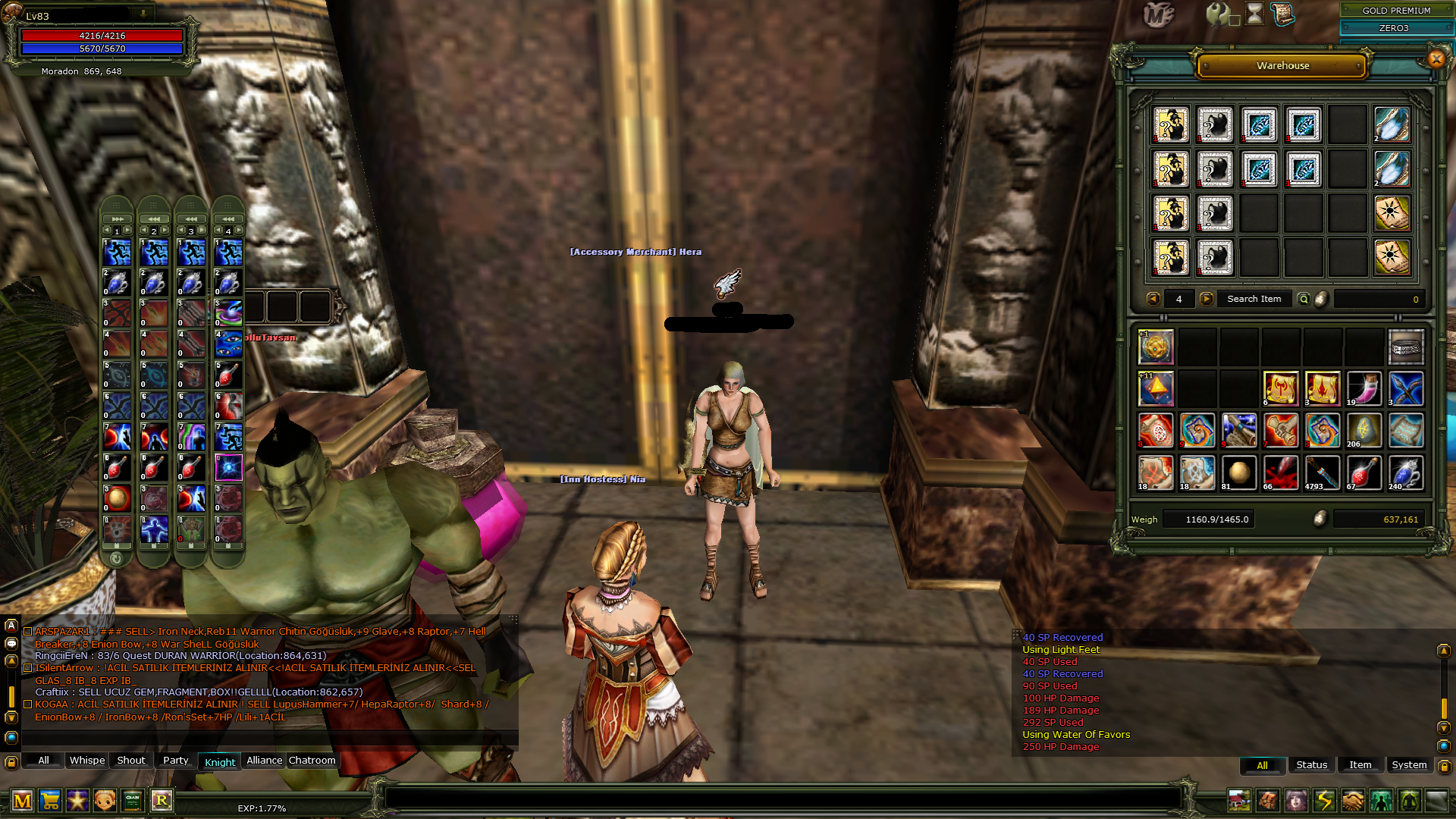
Task: Click the EXP progress bar
Action: pos(262,808)
